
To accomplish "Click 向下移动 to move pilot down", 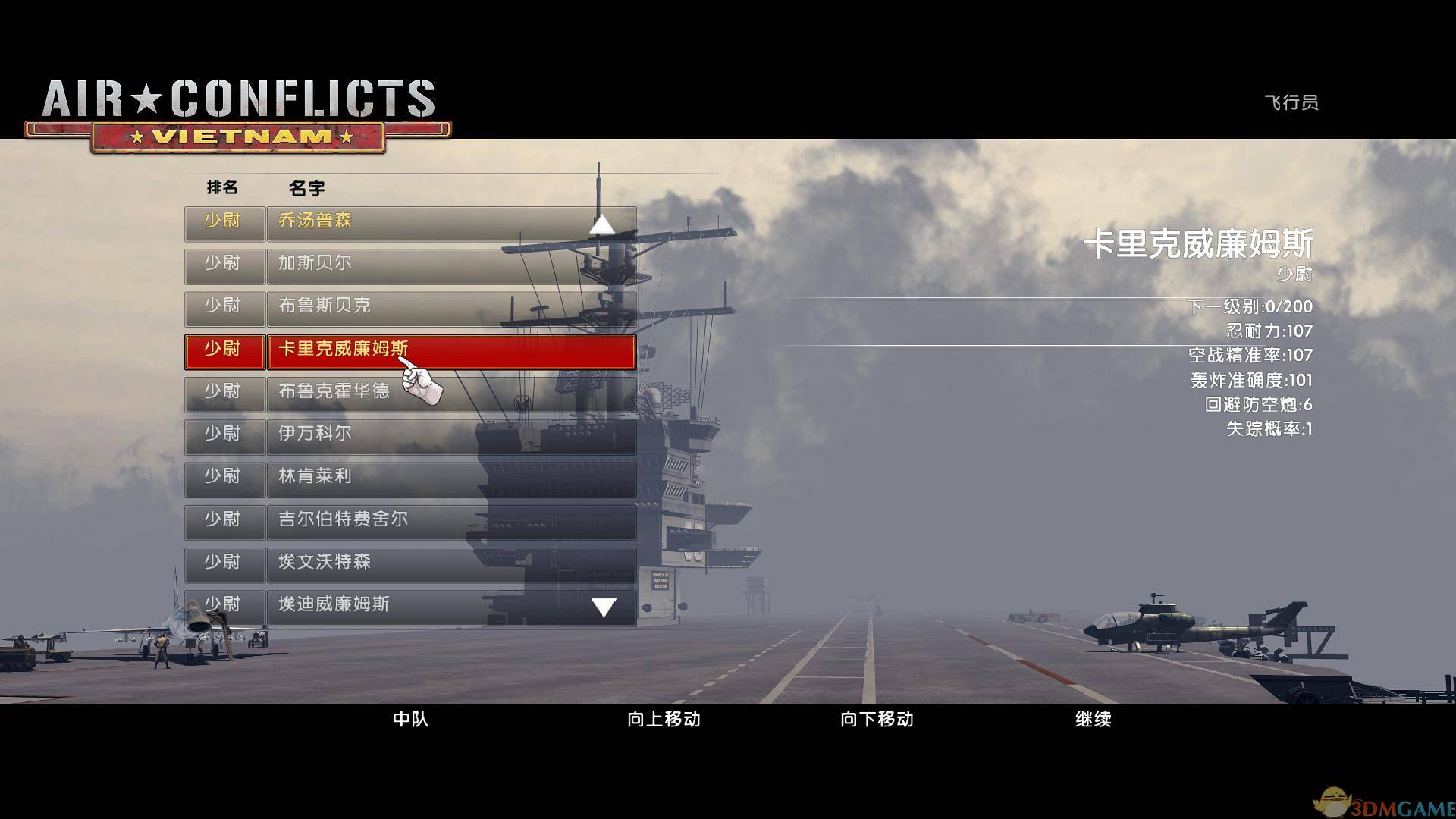I will tap(878, 720).
